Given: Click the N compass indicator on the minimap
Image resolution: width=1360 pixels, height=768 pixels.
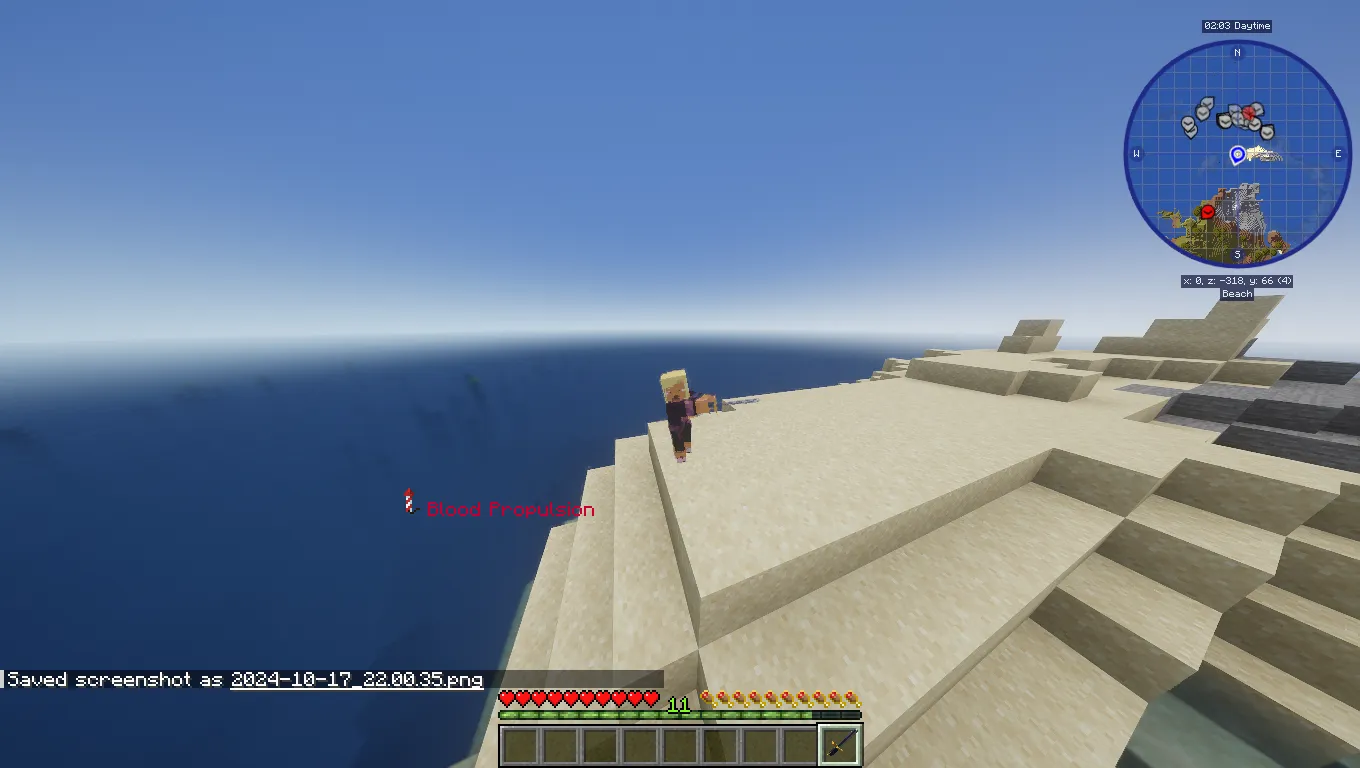Looking at the screenshot, I should (1237, 53).
